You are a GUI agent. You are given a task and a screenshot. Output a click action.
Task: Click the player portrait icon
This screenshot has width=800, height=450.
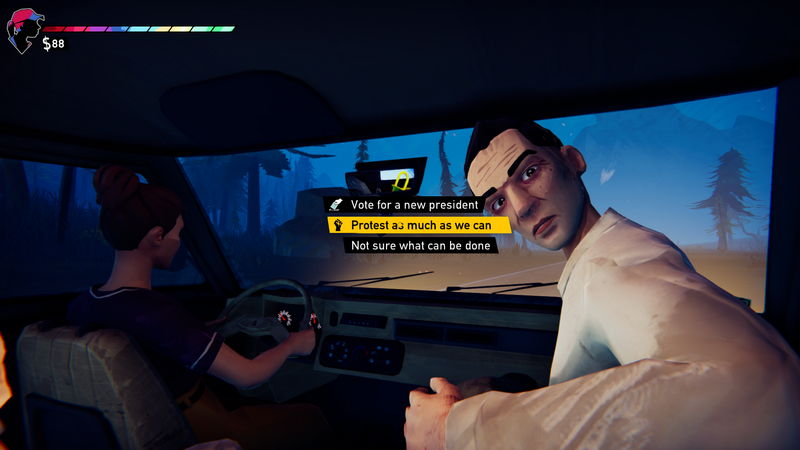click(x=23, y=30)
